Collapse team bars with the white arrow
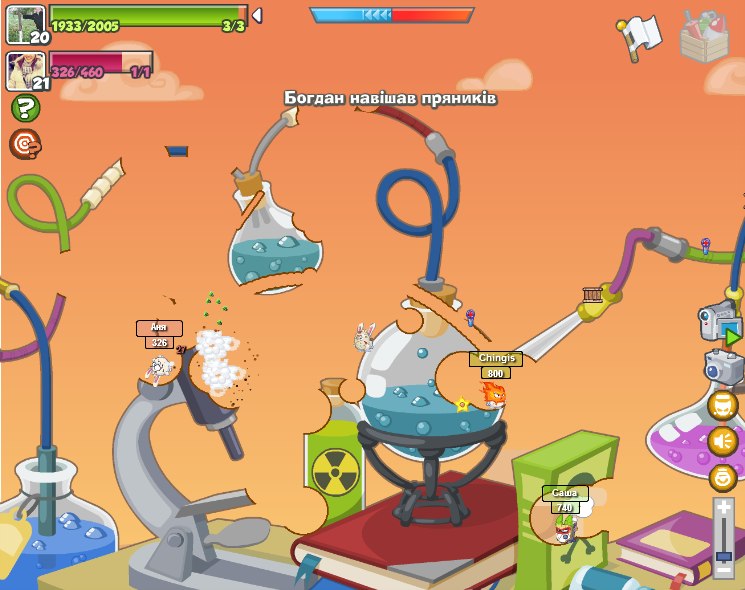Screen dimensions: 745x590 click(x=257, y=16)
